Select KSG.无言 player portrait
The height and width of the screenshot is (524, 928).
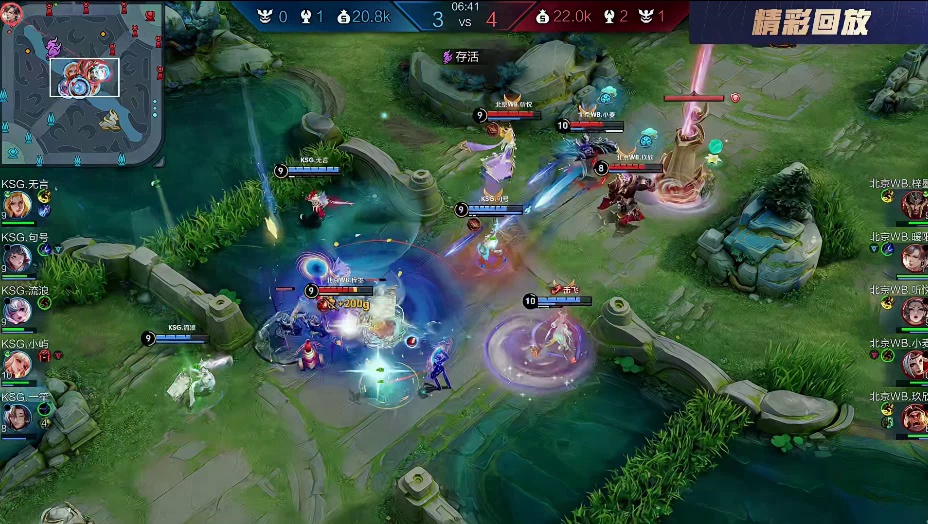[x=16, y=205]
